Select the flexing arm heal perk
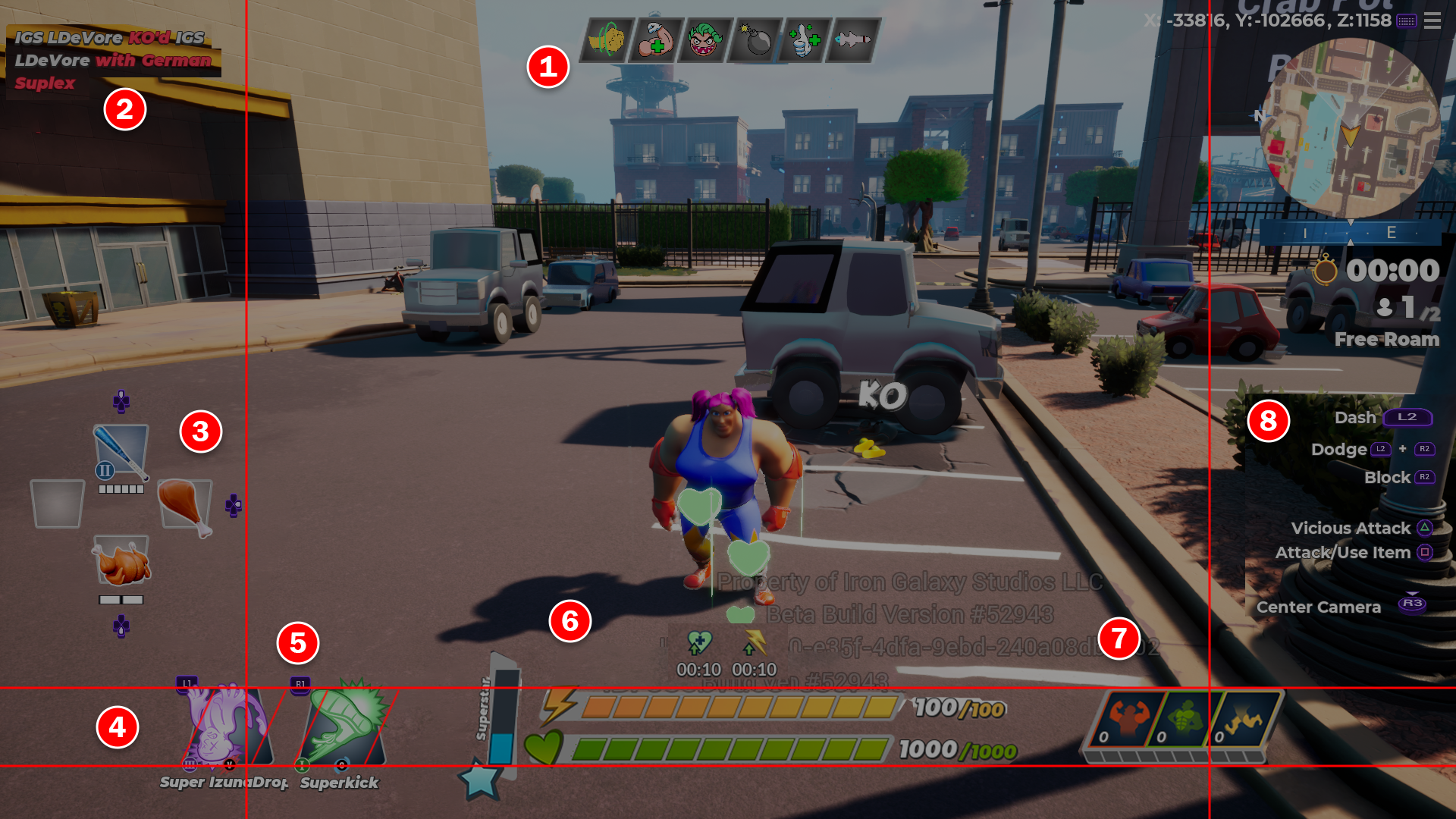Viewport: 1456px width, 819px height. [x=657, y=39]
